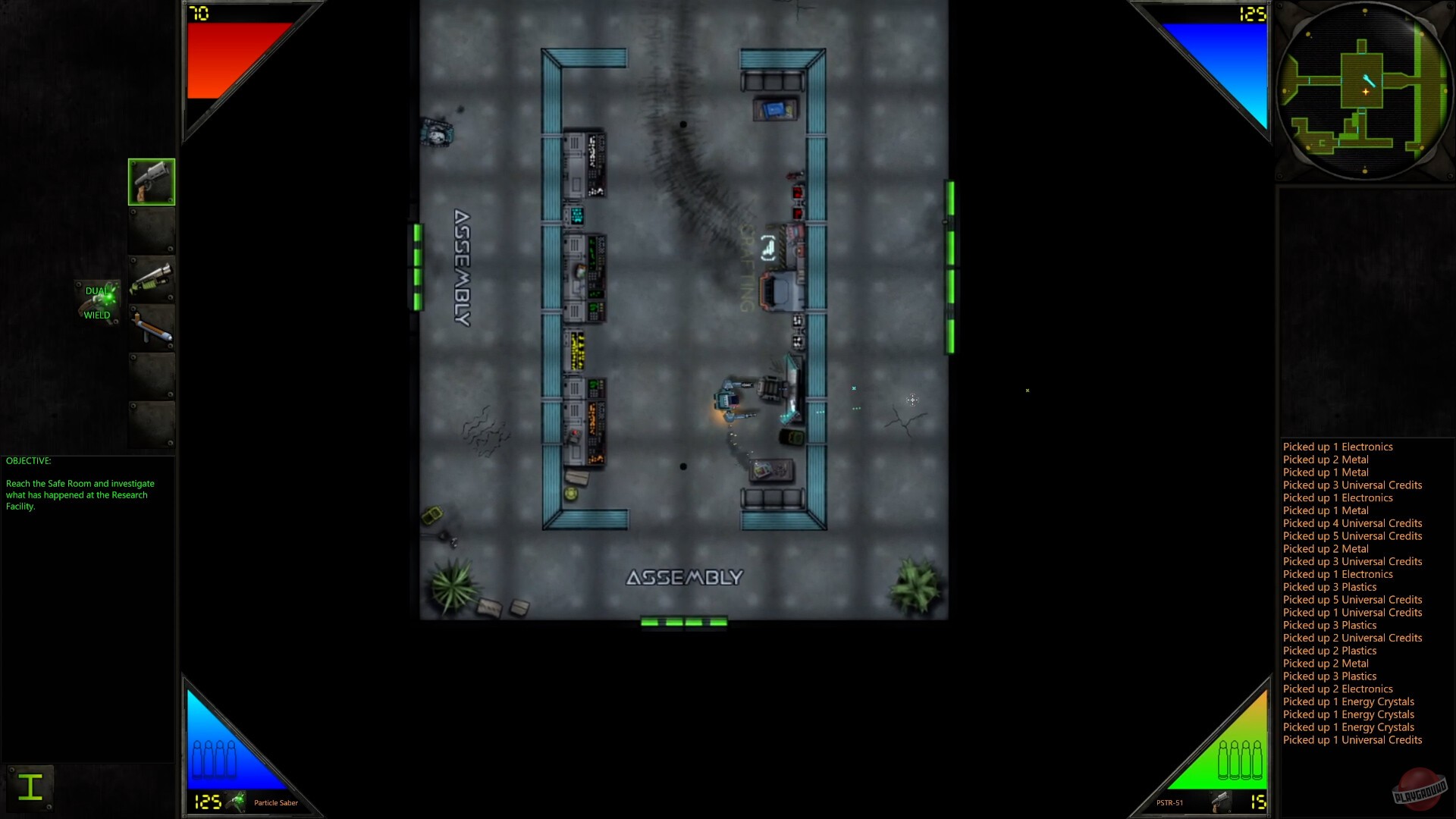Open the objective panel header labeled OBJECTIVE

click(x=28, y=460)
